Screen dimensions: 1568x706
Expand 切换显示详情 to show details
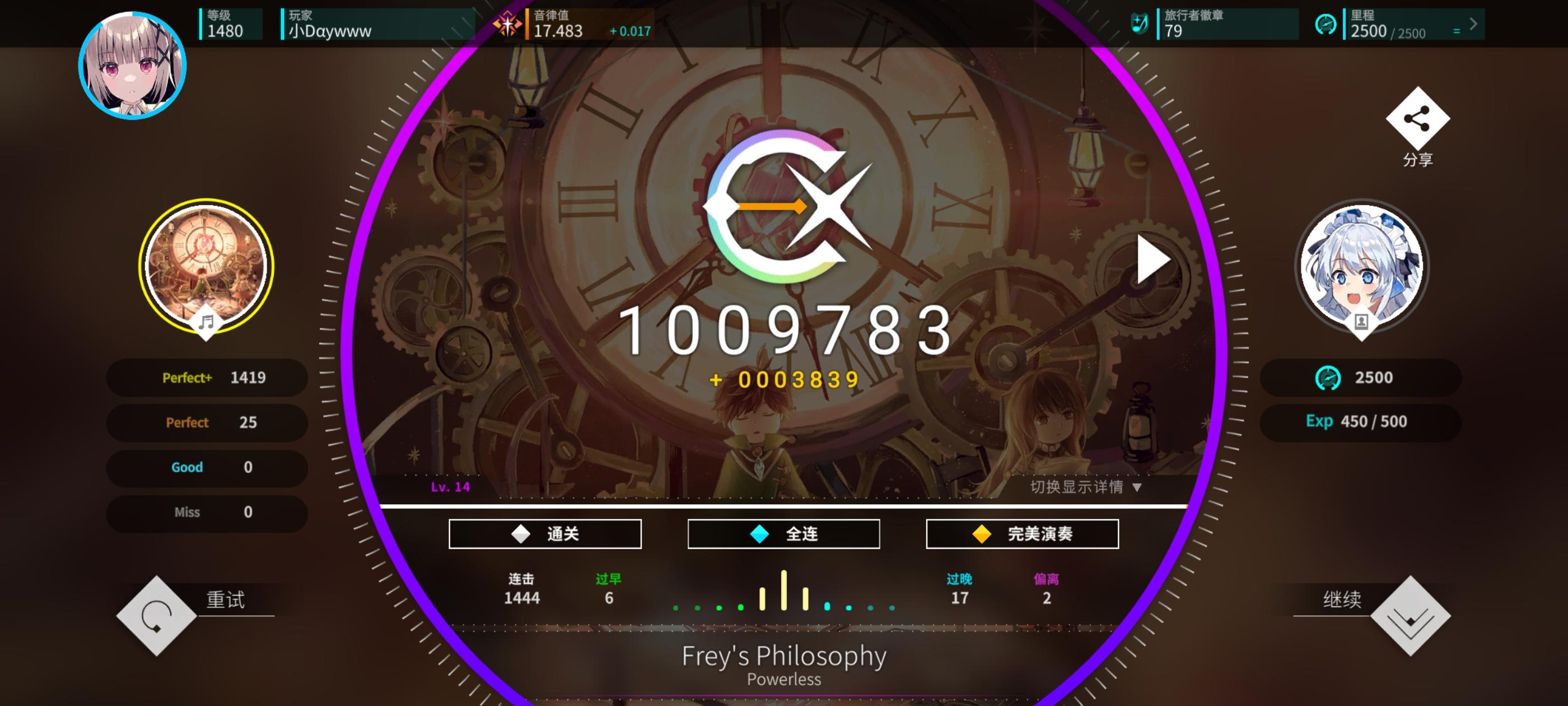coord(1090,487)
